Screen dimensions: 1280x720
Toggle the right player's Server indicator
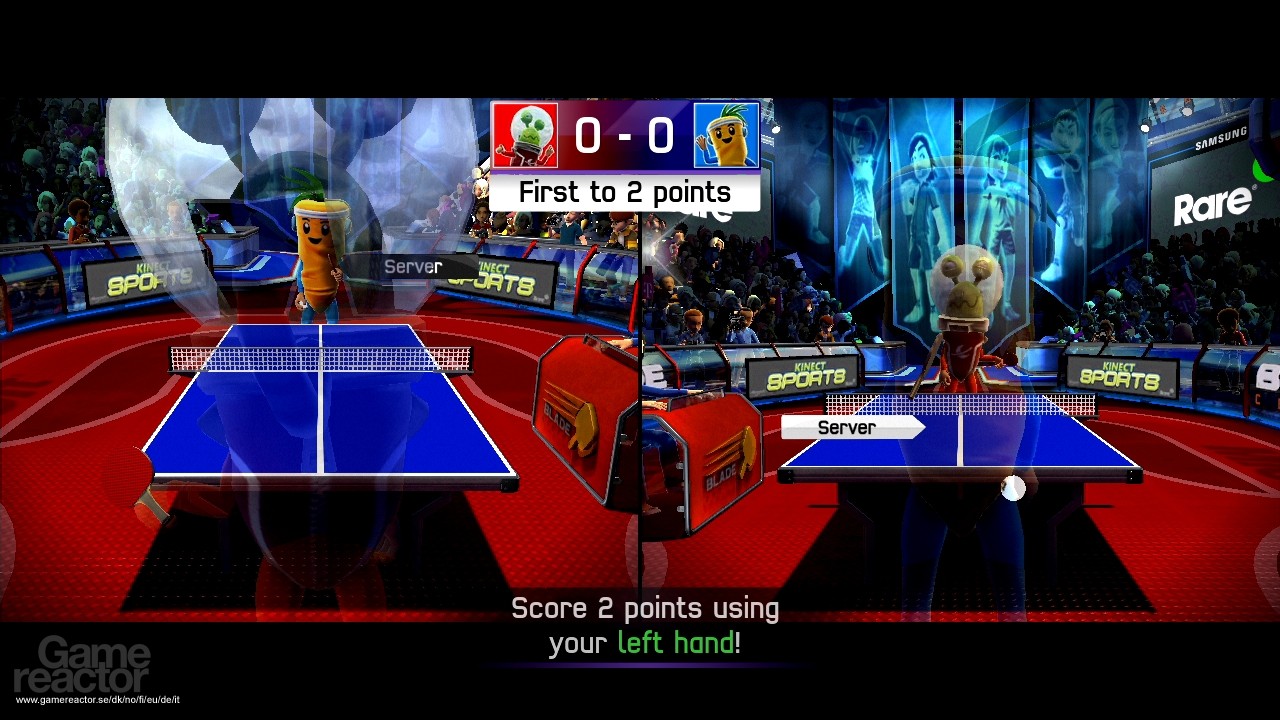[847, 427]
